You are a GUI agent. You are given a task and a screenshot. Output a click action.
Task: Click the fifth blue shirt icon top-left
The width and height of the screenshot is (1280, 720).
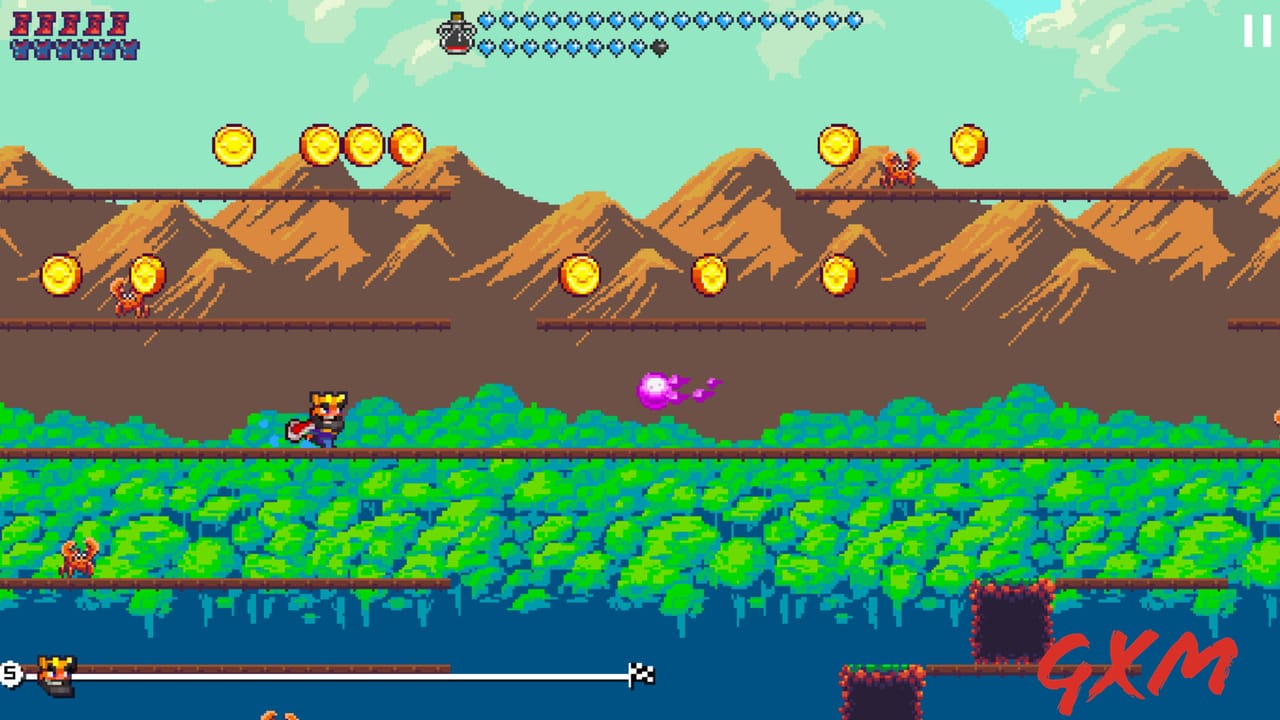point(109,50)
